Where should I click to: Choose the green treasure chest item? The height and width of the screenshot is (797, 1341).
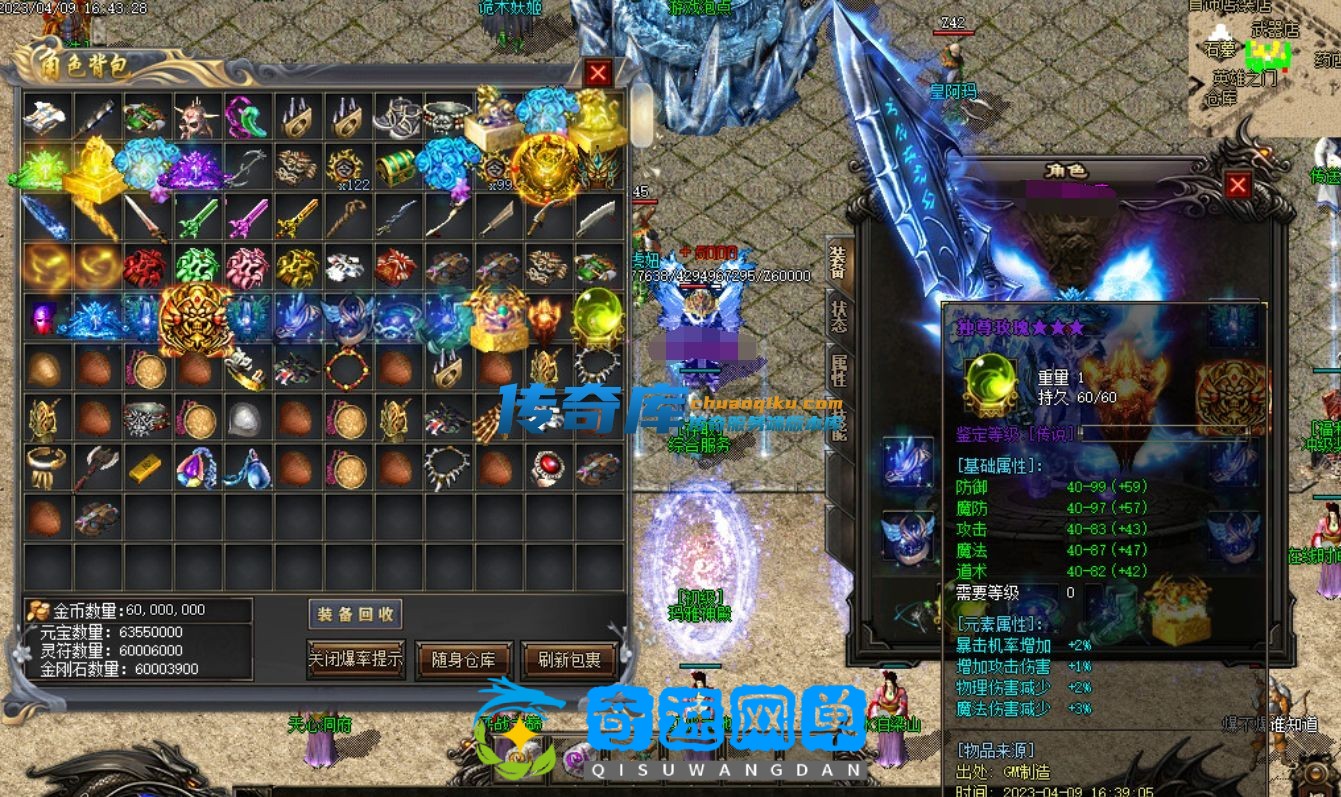coord(396,167)
